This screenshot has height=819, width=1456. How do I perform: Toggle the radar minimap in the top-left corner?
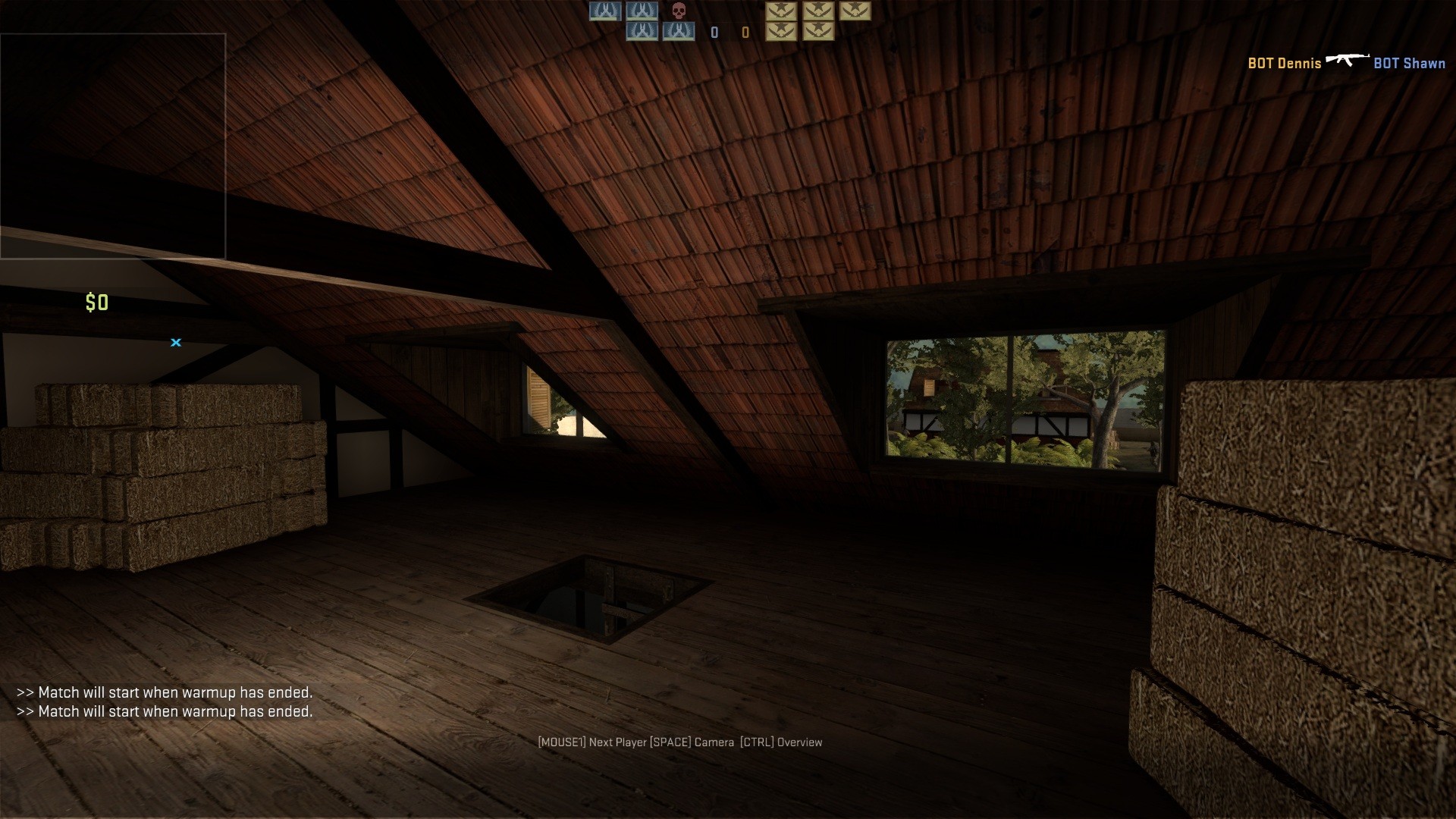tap(114, 144)
